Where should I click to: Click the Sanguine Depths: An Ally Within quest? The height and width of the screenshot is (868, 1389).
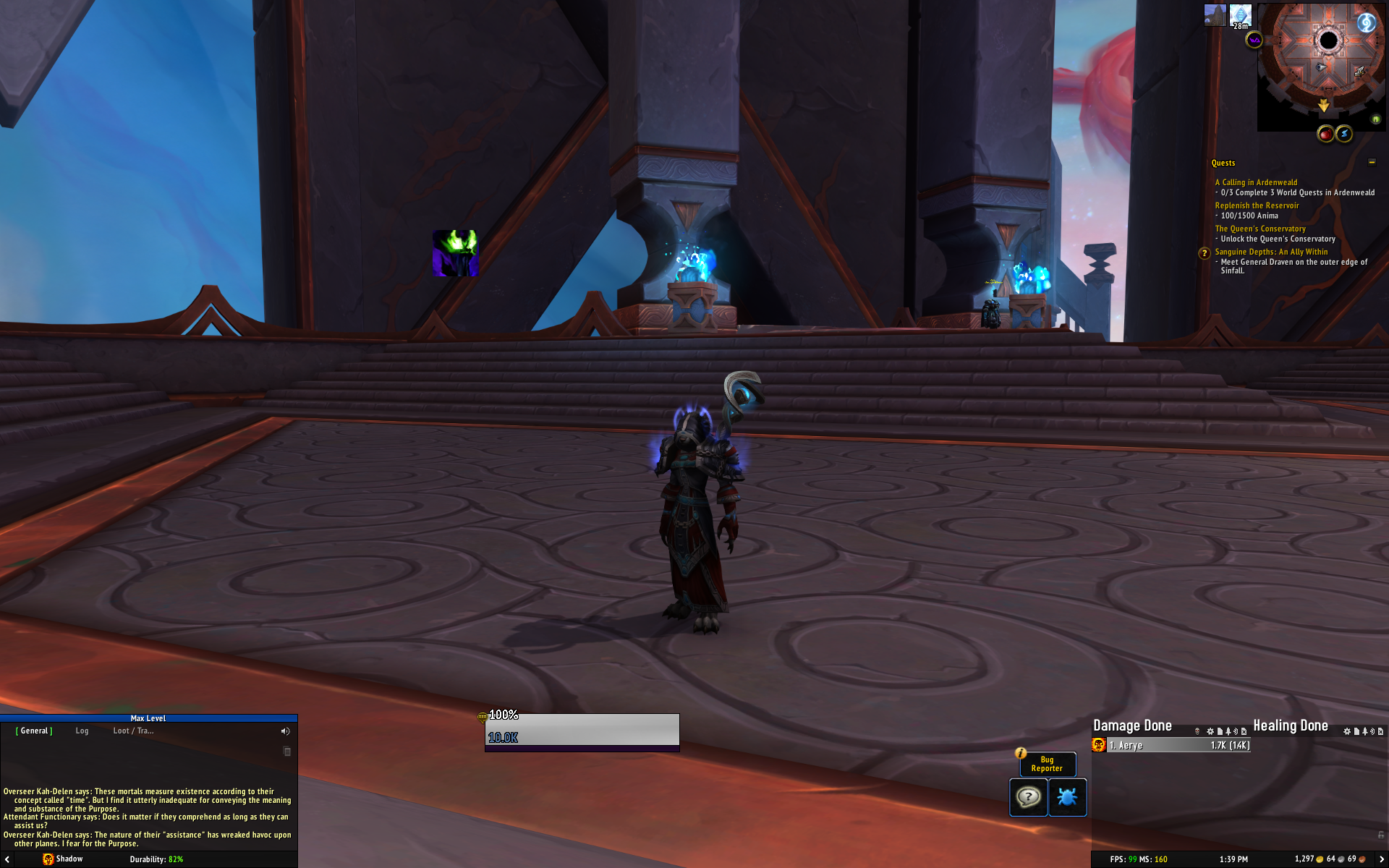[x=1271, y=252]
